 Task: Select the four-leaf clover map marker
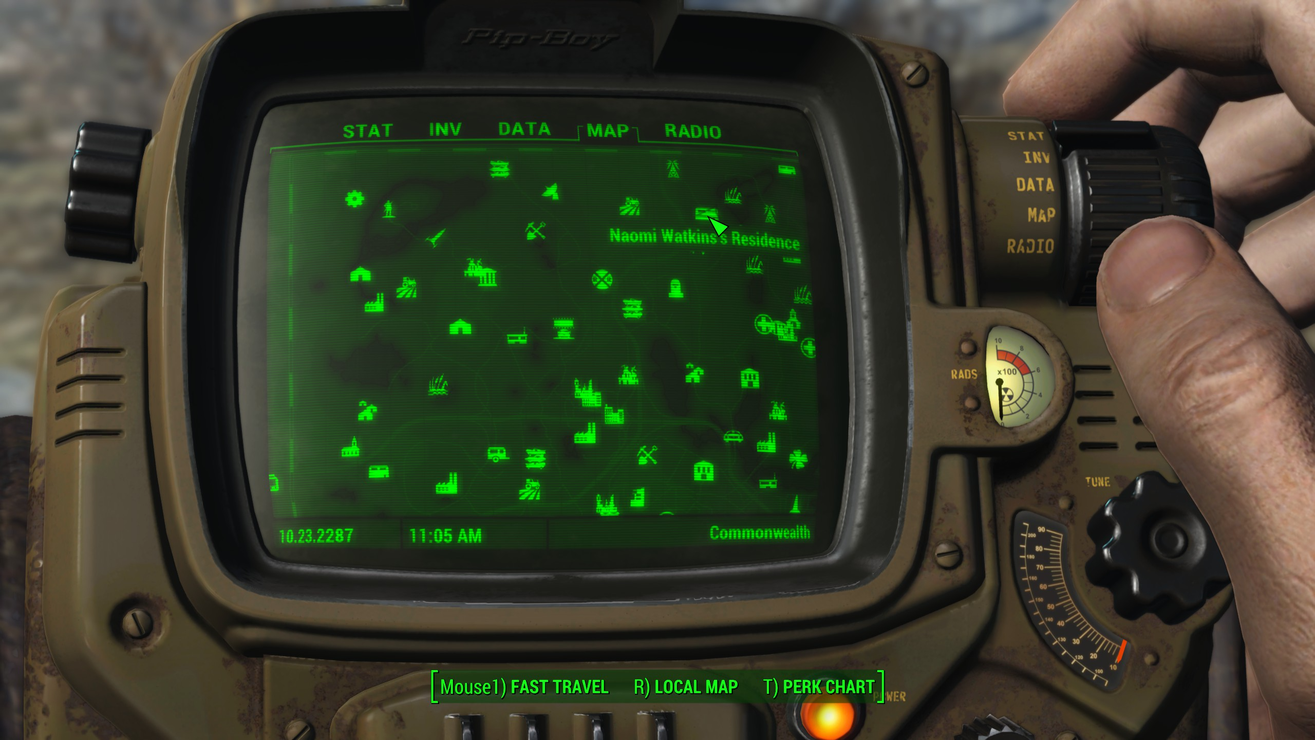[x=797, y=459]
